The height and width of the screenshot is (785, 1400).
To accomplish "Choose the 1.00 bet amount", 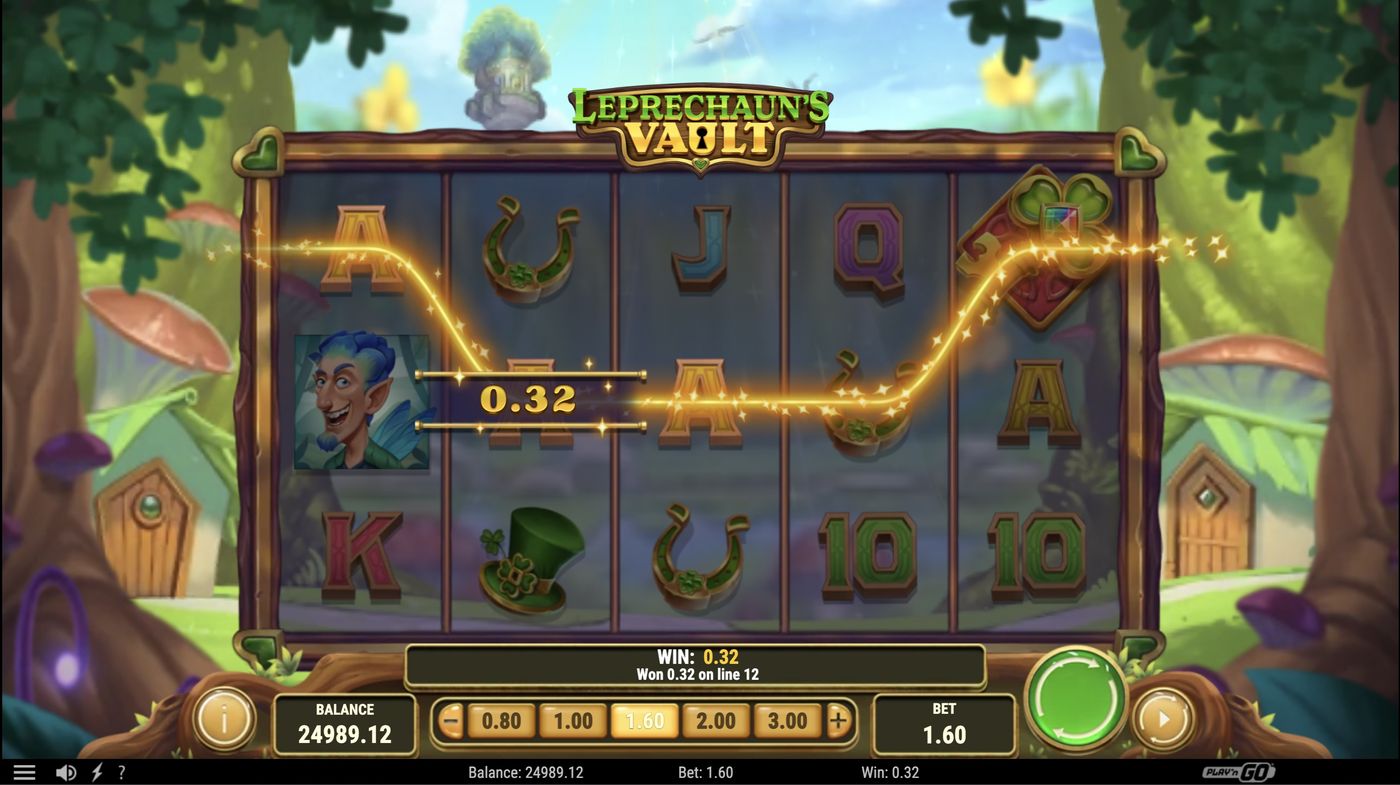I will 570,719.
